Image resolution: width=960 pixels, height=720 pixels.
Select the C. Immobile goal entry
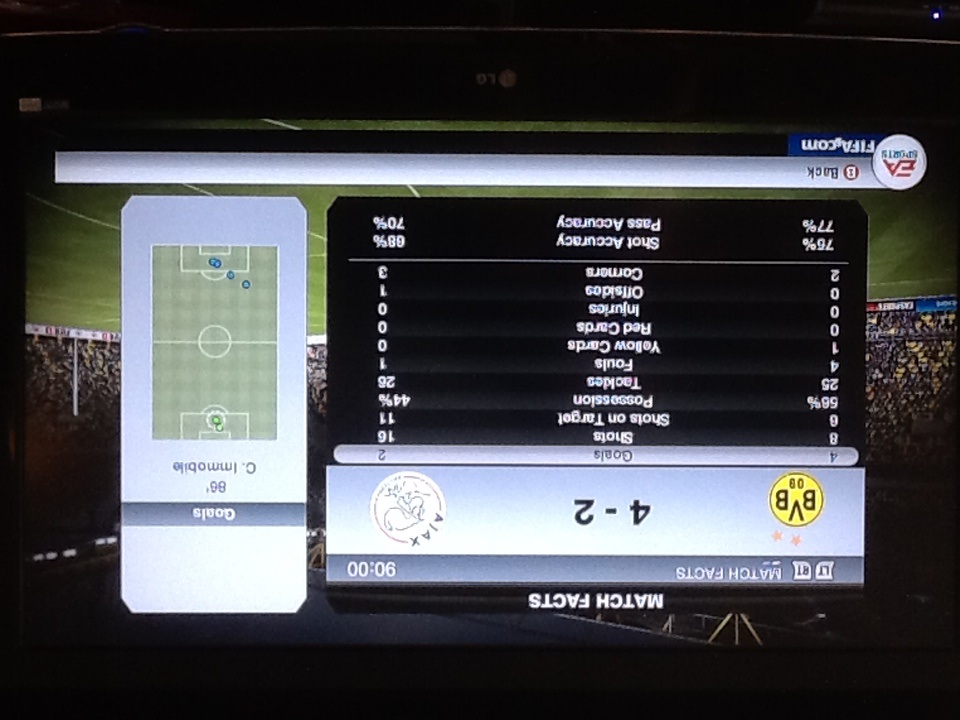coord(213,466)
